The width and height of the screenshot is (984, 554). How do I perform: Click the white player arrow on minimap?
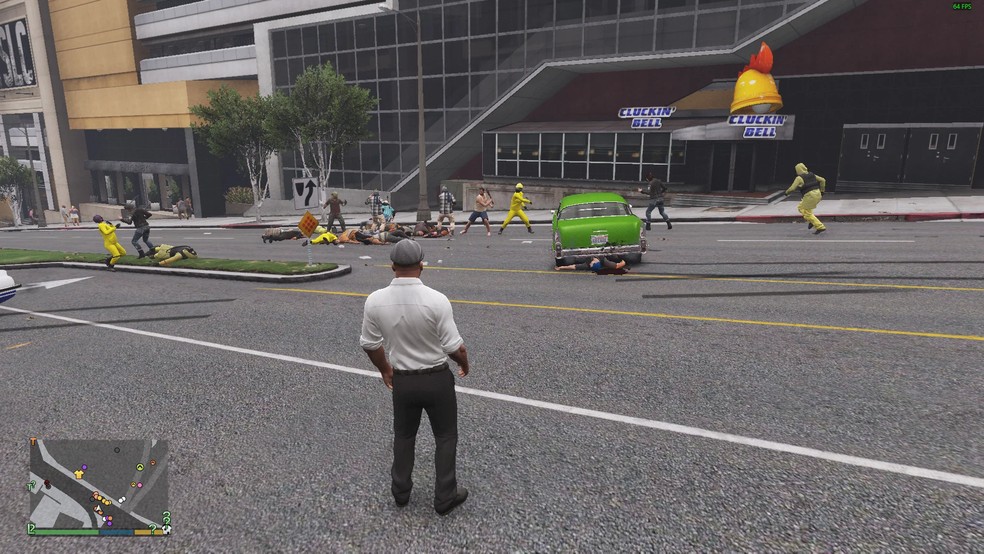99,508
